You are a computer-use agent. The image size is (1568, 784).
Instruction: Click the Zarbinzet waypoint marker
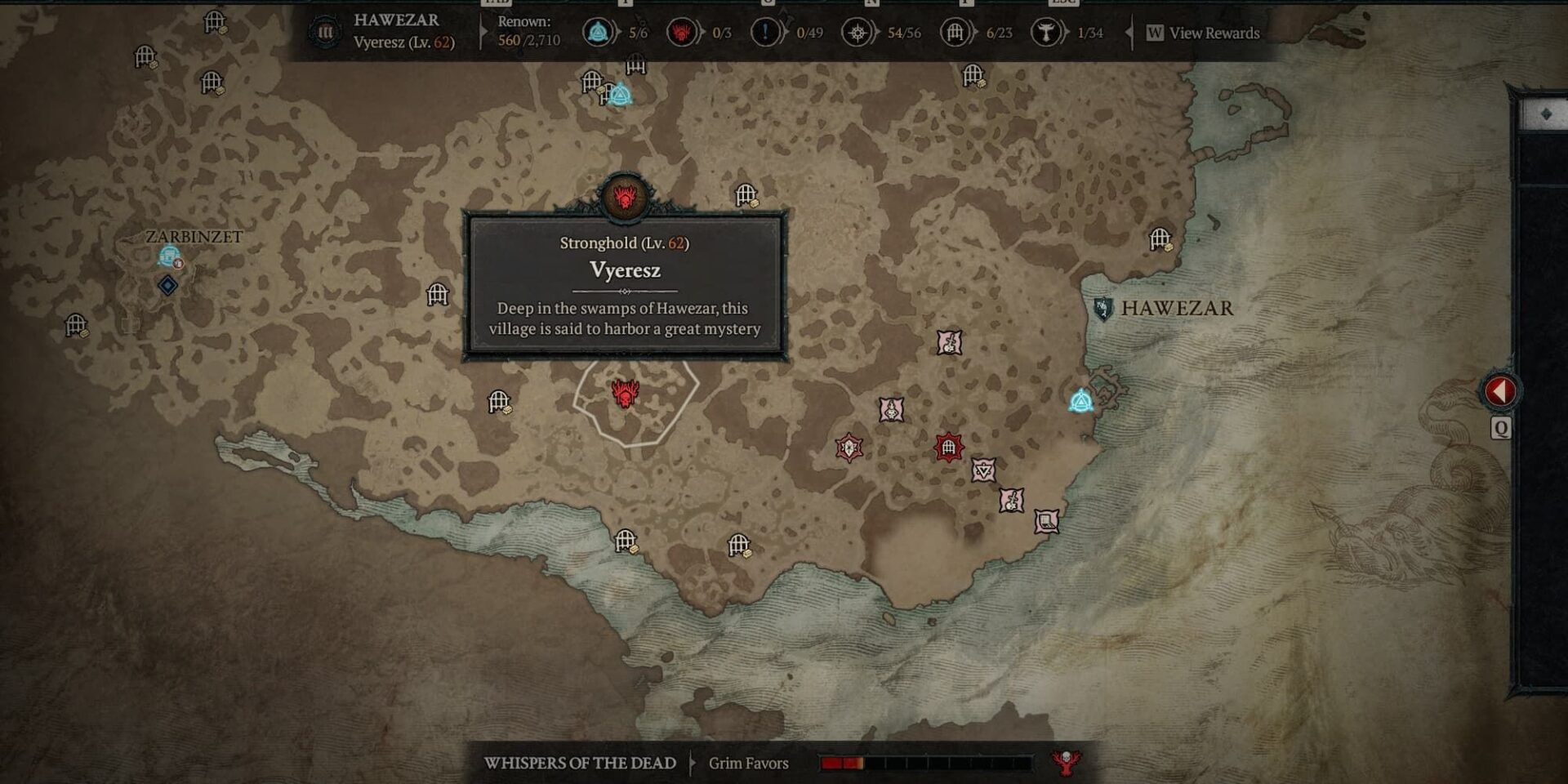(170, 257)
